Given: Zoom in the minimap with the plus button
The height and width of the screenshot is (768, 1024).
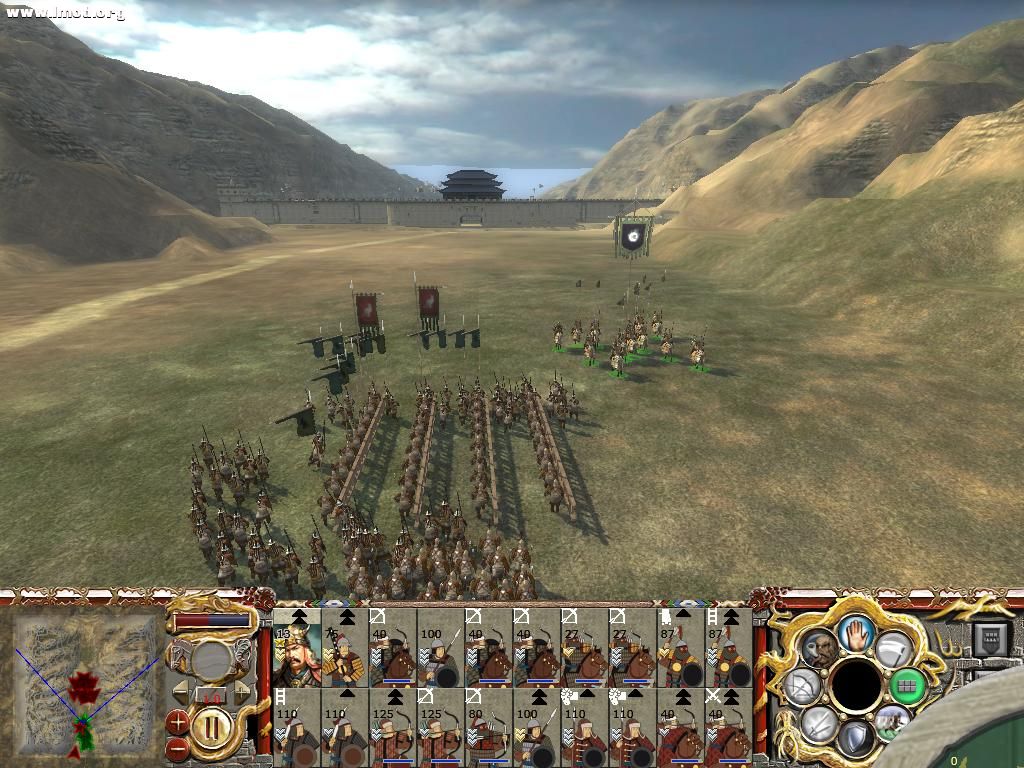Looking at the screenshot, I should (178, 719).
